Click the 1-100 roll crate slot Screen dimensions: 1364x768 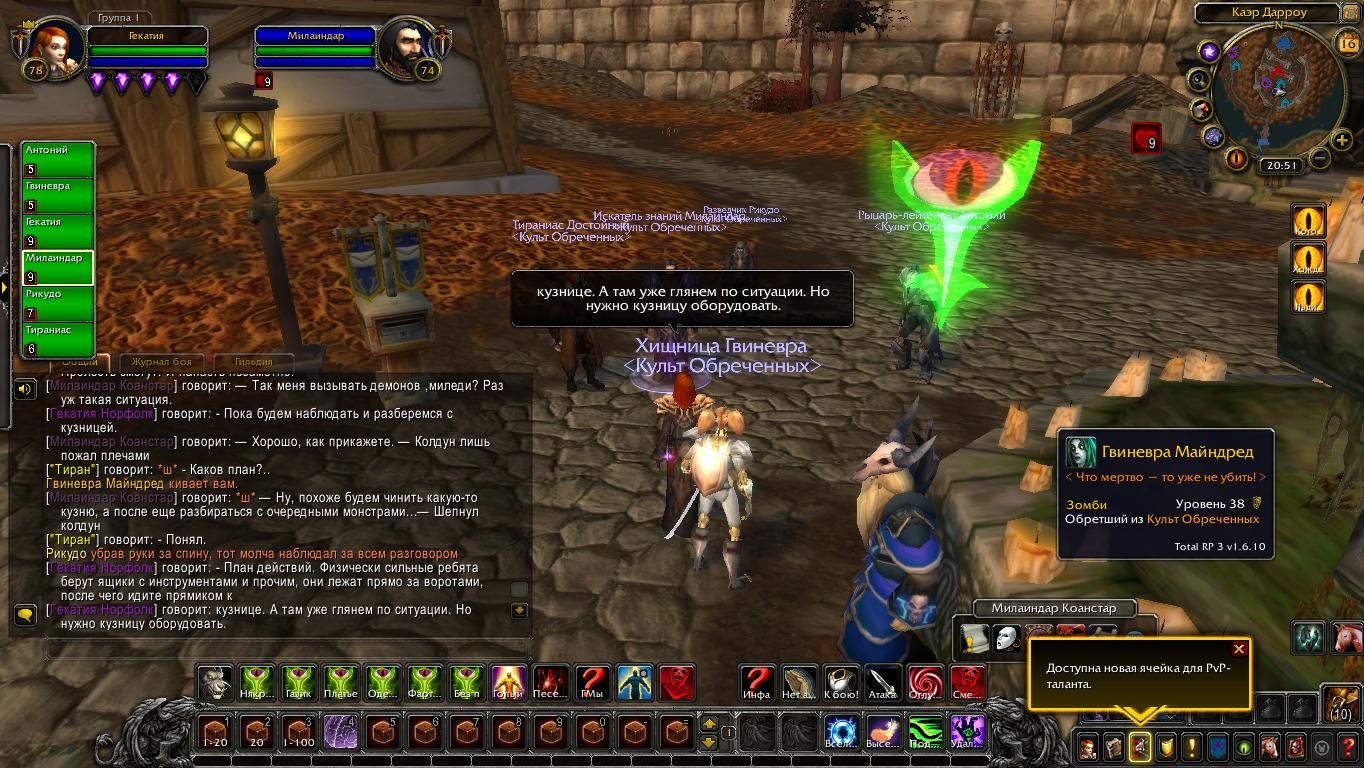[x=299, y=732]
